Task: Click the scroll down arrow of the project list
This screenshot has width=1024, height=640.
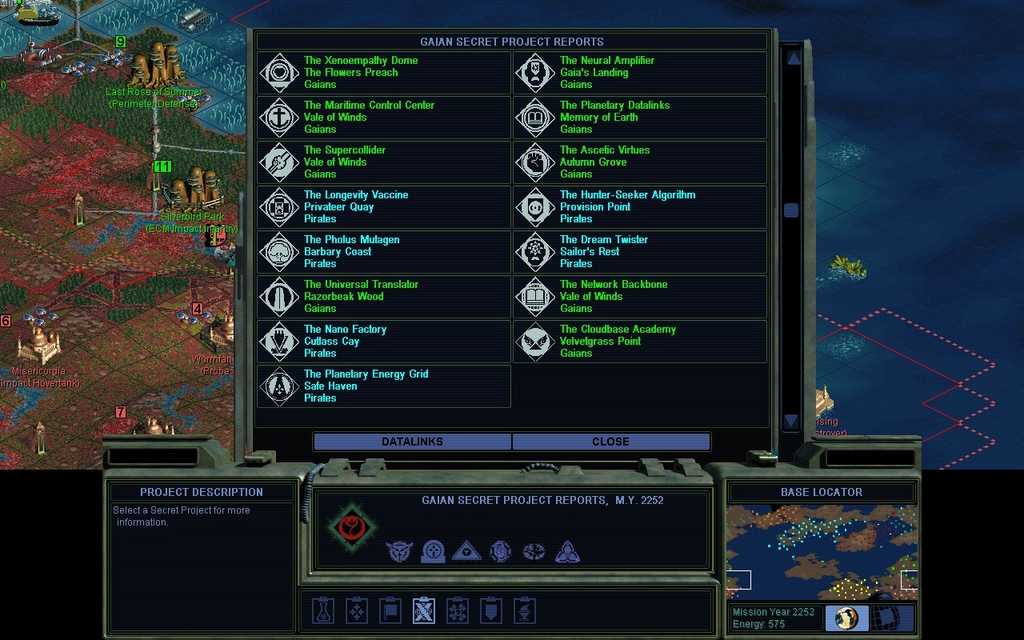Action: [x=791, y=421]
